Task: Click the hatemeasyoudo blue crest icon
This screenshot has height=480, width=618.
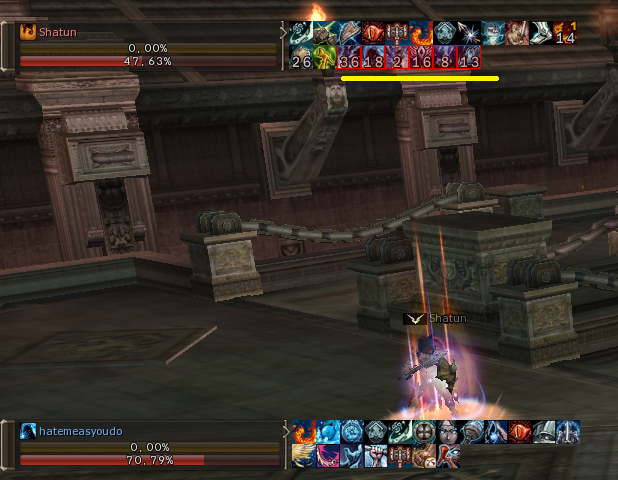Action: coord(27,431)
